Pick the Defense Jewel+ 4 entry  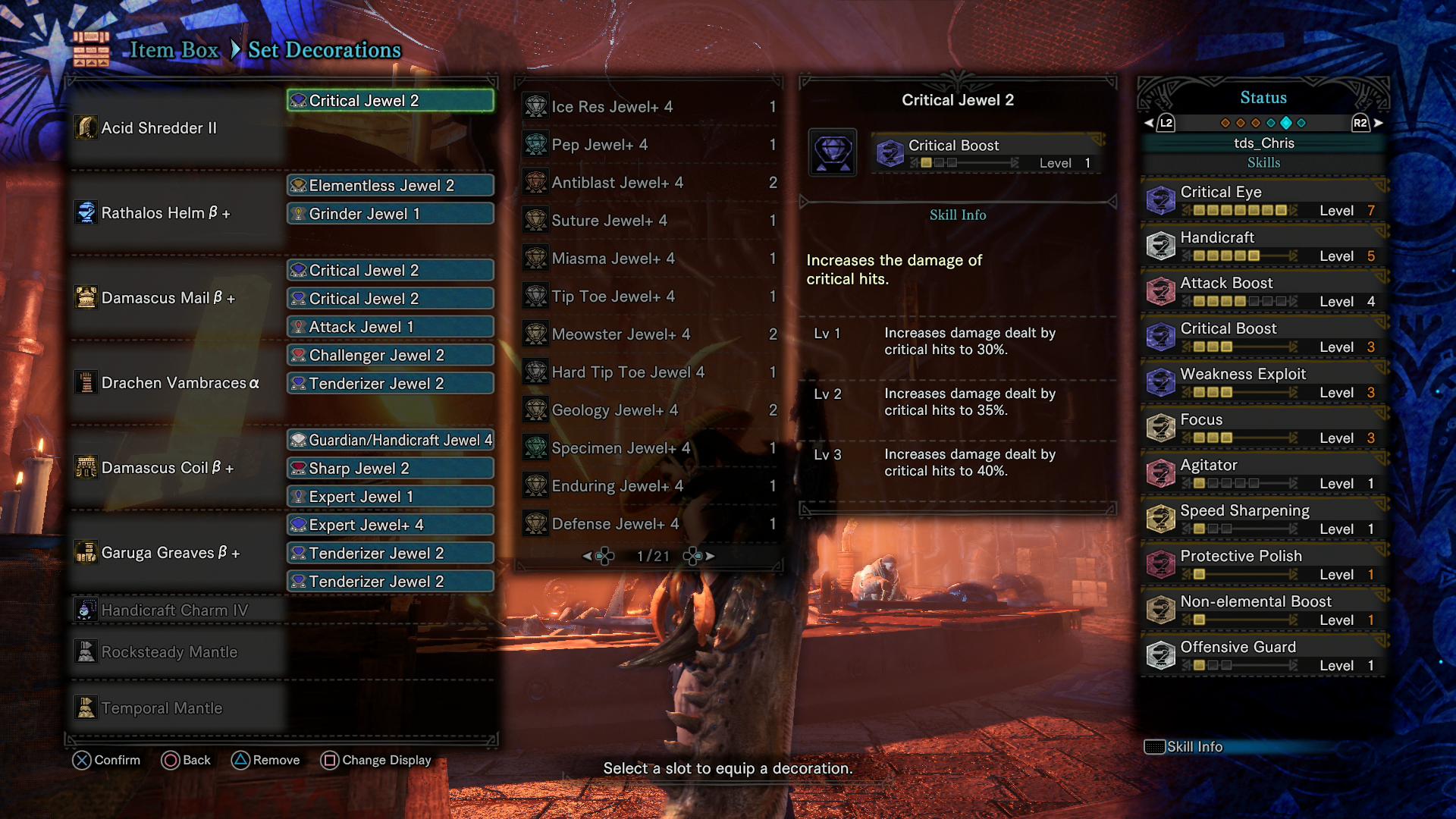(649, 524)
